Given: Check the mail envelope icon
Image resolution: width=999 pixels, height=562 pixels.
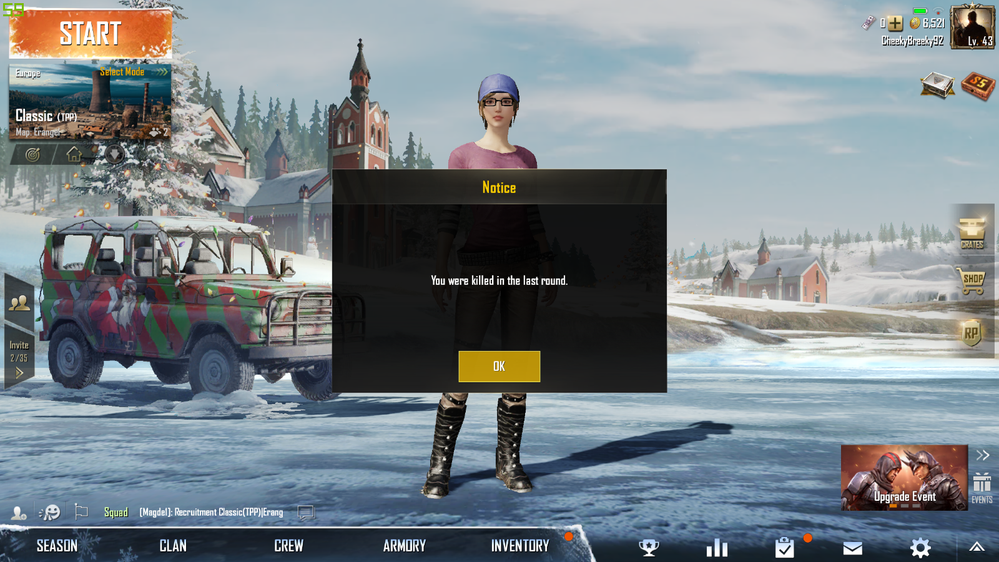Looking at the screenshot, I should [x=852, y=547].
